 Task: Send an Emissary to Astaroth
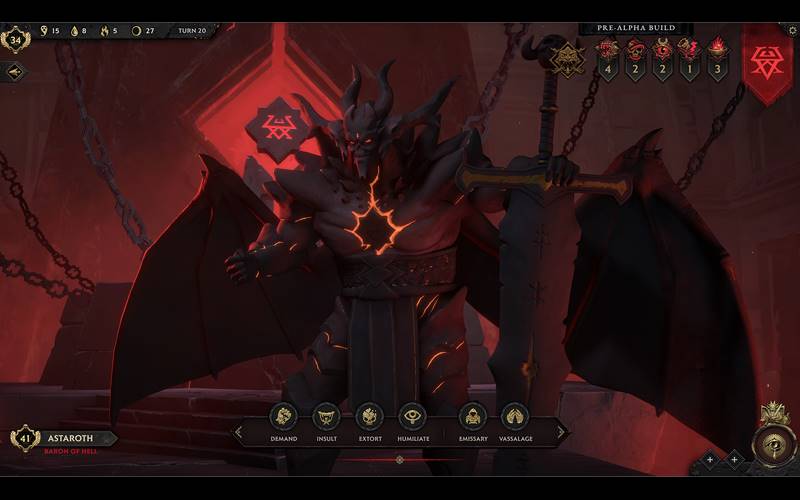[472, 417]
